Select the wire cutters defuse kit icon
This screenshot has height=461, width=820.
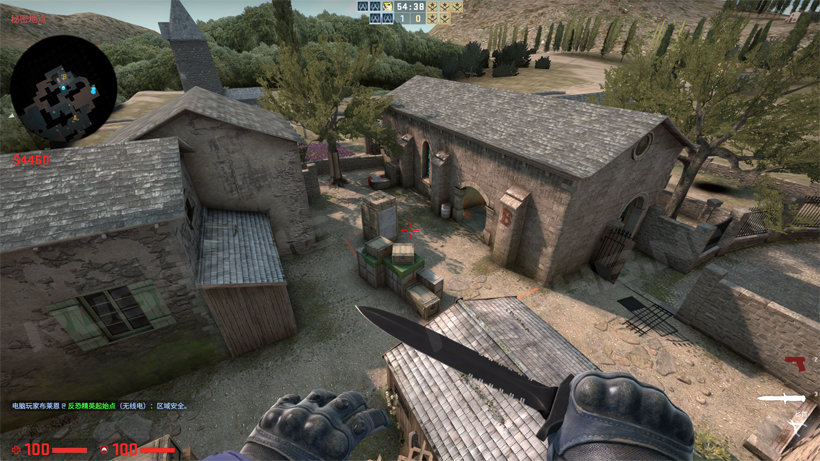[796, 426]
